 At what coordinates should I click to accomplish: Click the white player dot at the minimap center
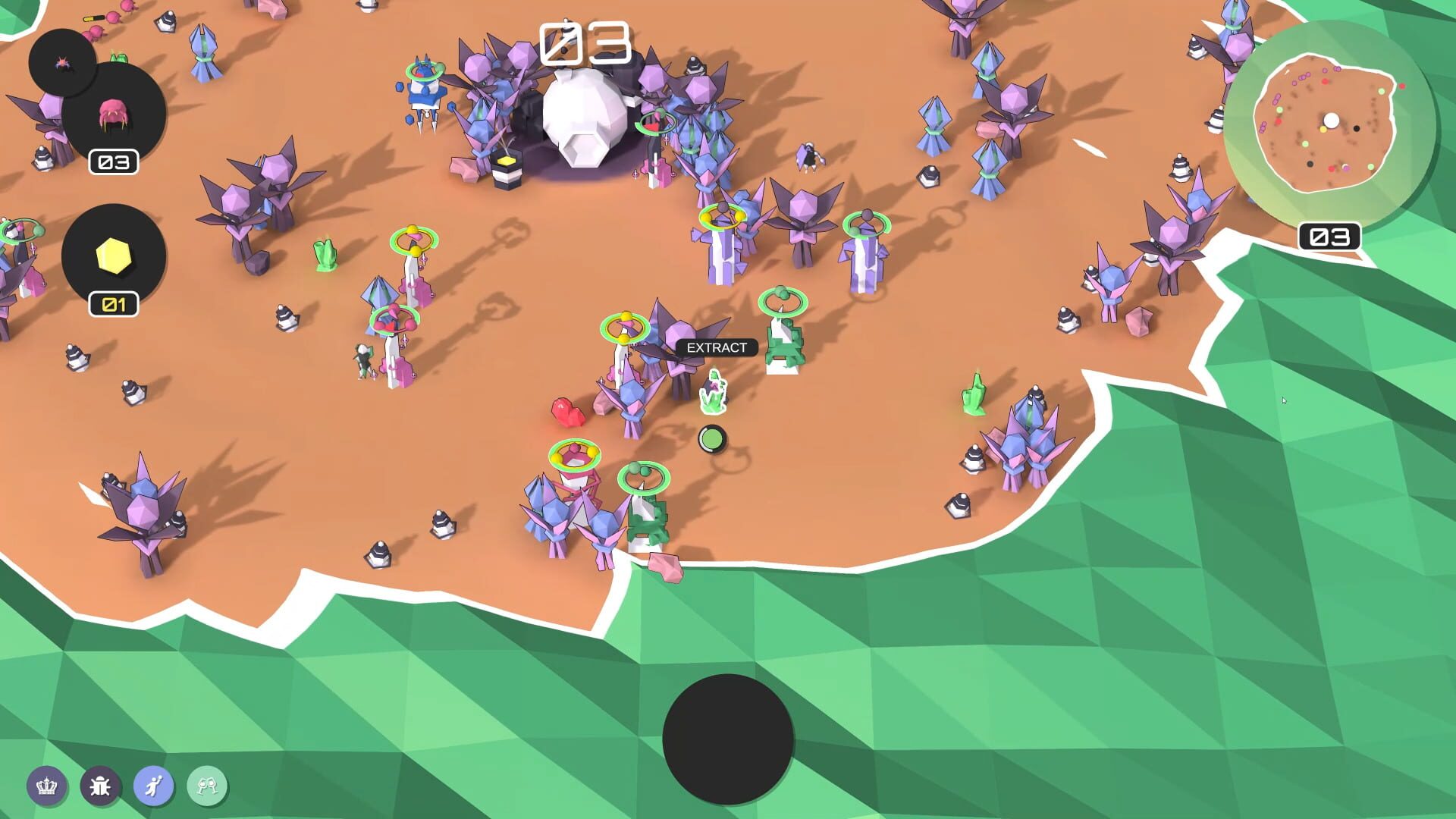coord(1331,118)
